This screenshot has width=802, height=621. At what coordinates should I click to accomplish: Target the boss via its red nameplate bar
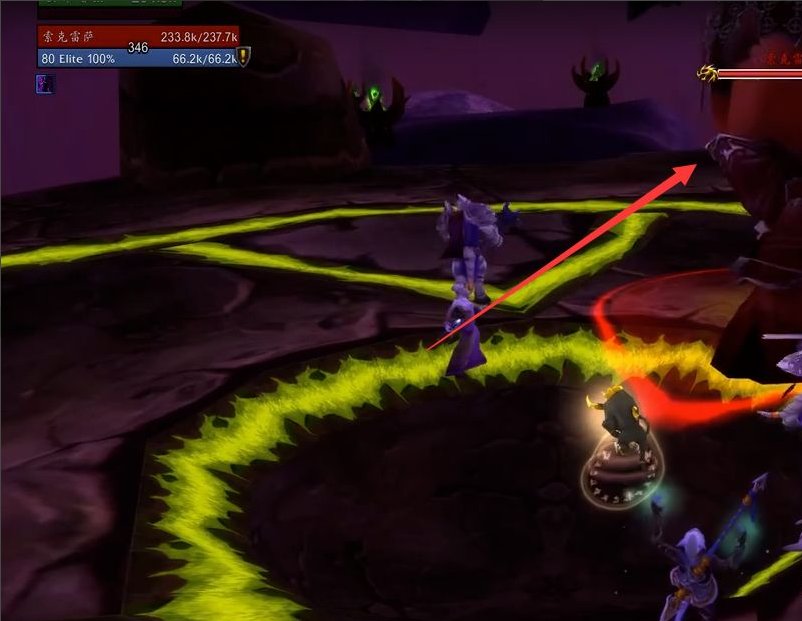click(x=758, y=72)
